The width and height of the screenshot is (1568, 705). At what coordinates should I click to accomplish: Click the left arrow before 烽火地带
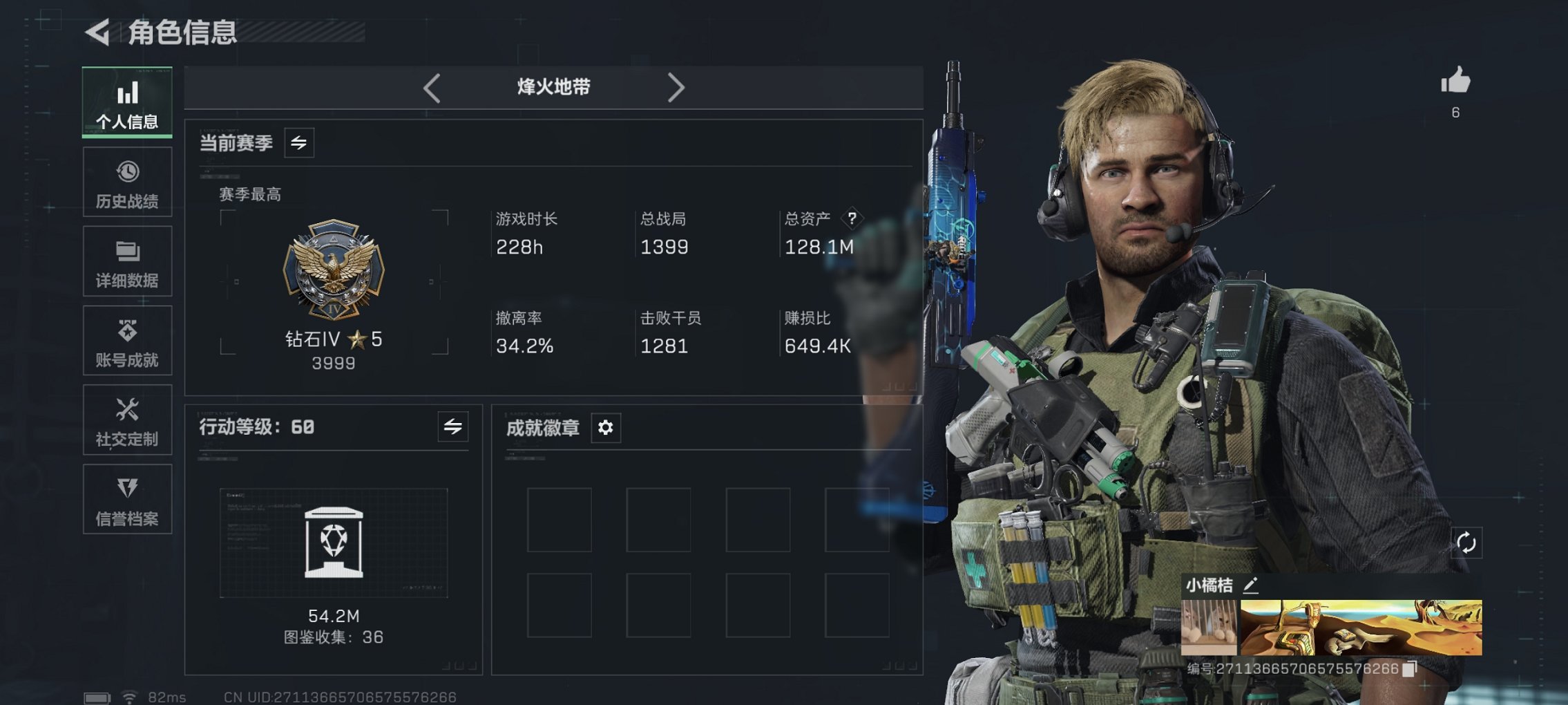pos(432,87)
